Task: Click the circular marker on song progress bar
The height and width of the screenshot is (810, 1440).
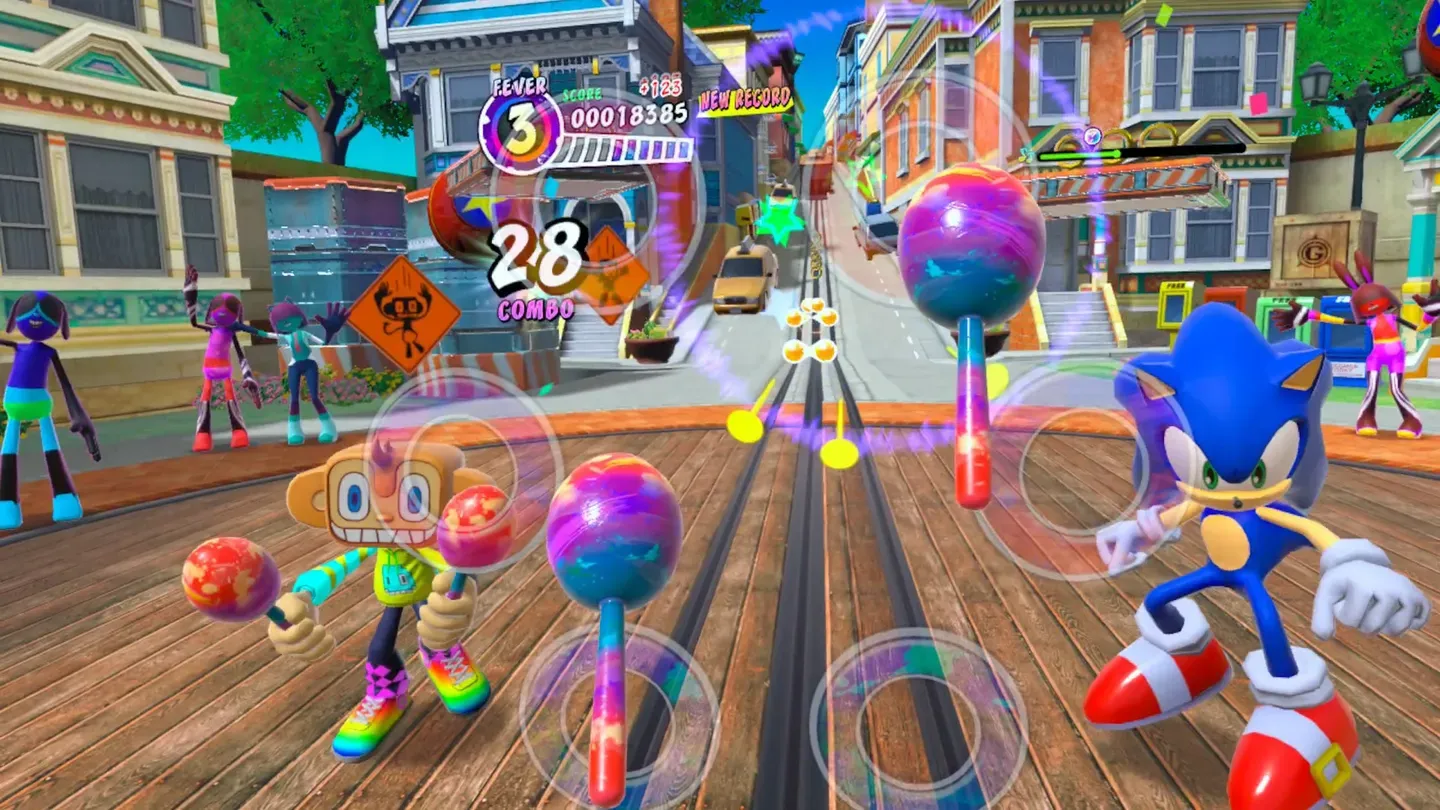Action: point(1092,136)
